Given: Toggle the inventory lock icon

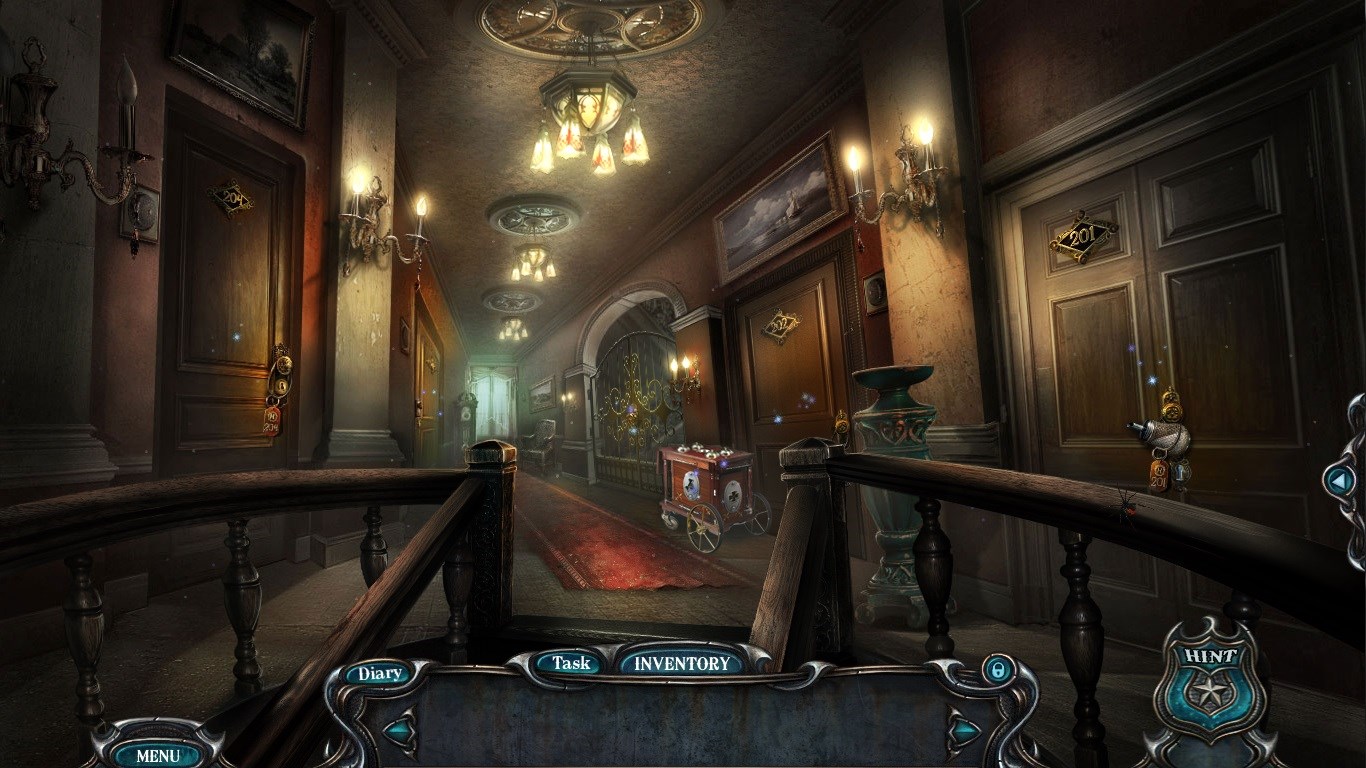Looking at the screenshot, I should (995, 670).
